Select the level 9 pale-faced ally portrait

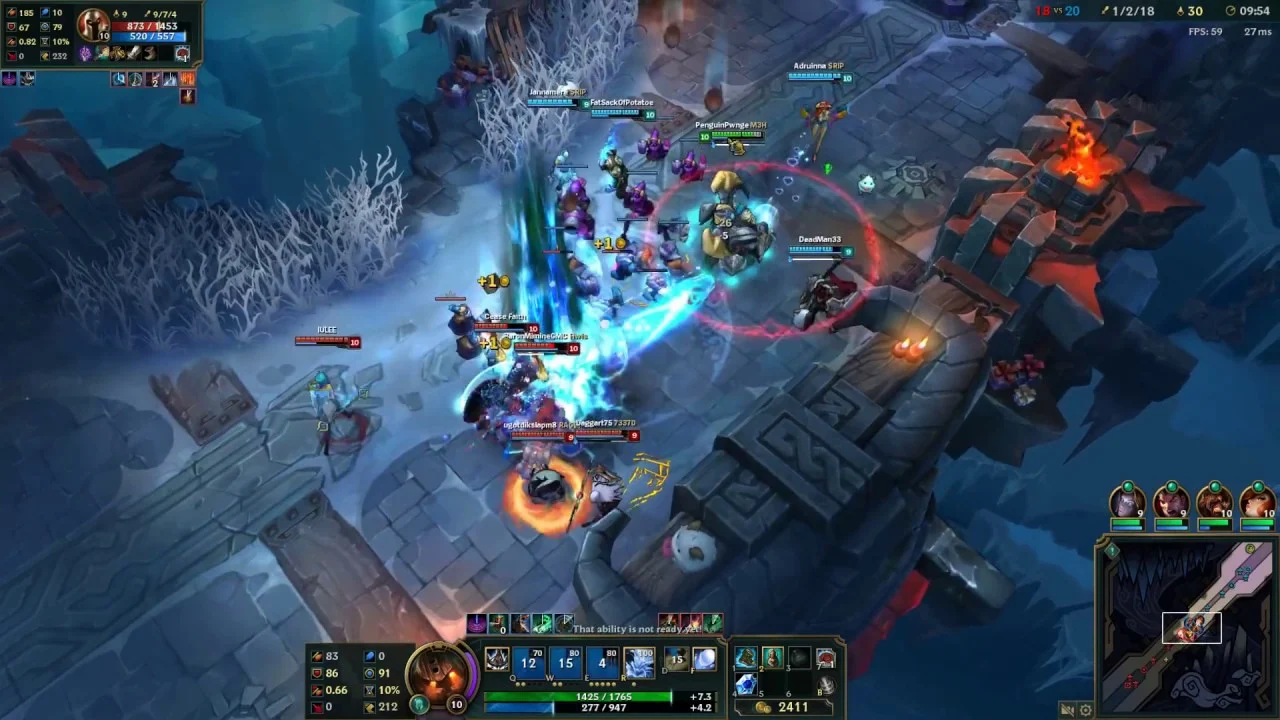pyautogui.click(x=1127, y=501)
